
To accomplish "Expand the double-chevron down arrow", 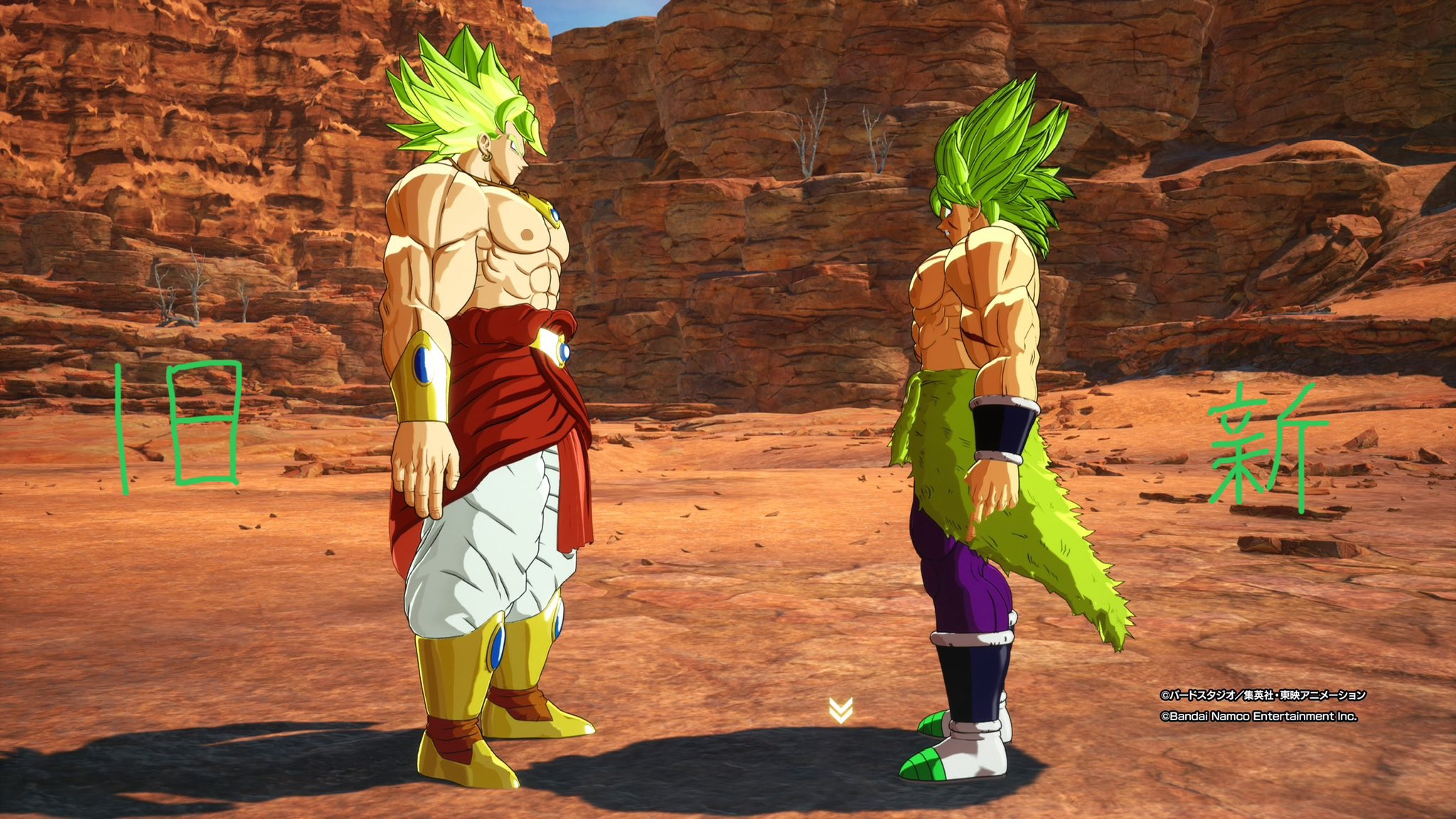I will 840,710.
